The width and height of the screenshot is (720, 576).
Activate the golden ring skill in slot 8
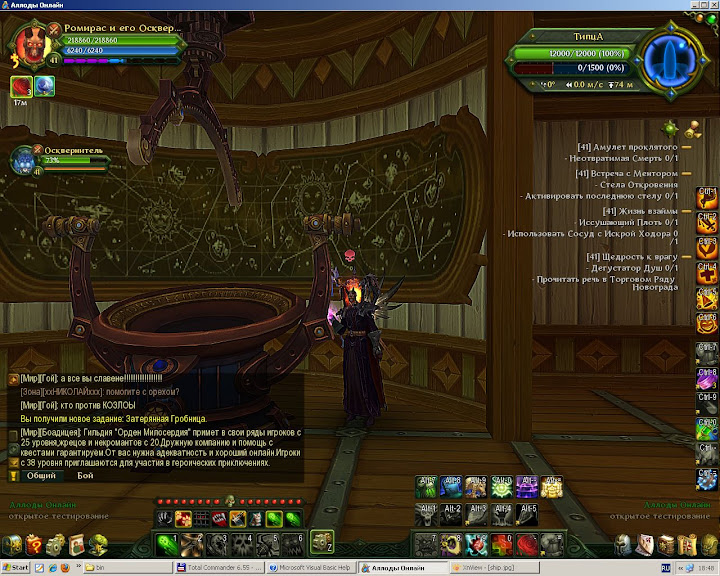[x=453, y=542]
